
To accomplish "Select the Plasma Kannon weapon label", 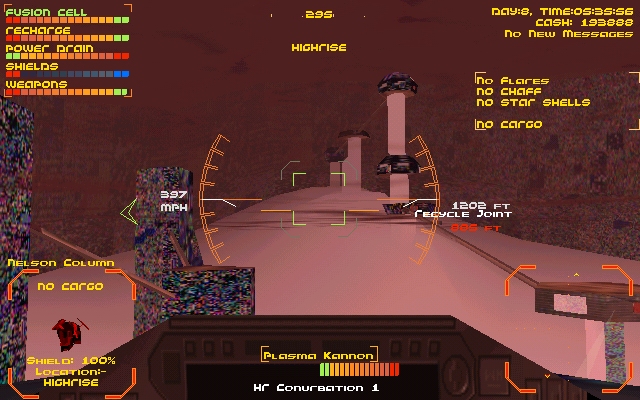I will (319, 355).
